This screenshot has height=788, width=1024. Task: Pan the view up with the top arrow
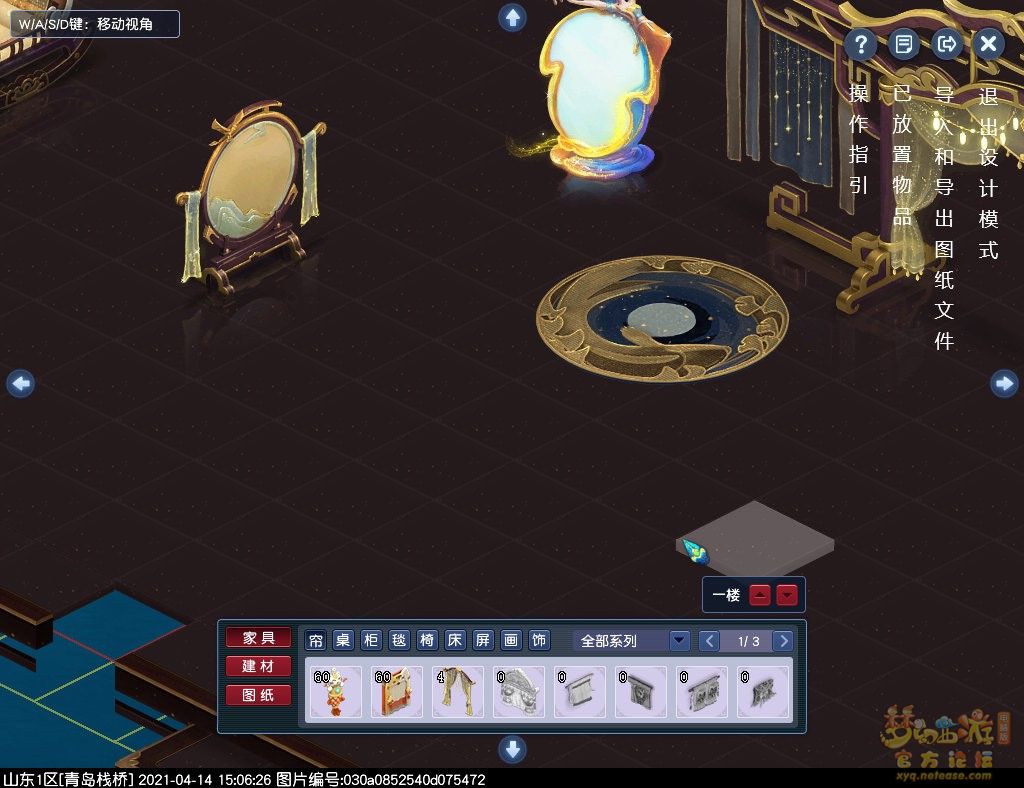tap(513, 17)
